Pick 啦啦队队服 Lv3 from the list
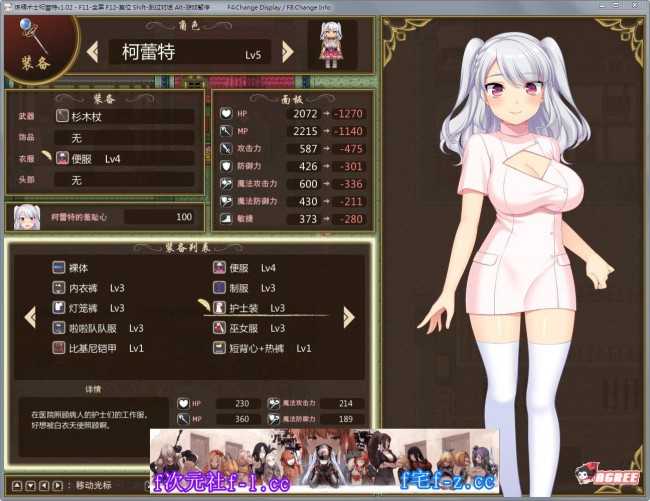 (98, 328)
